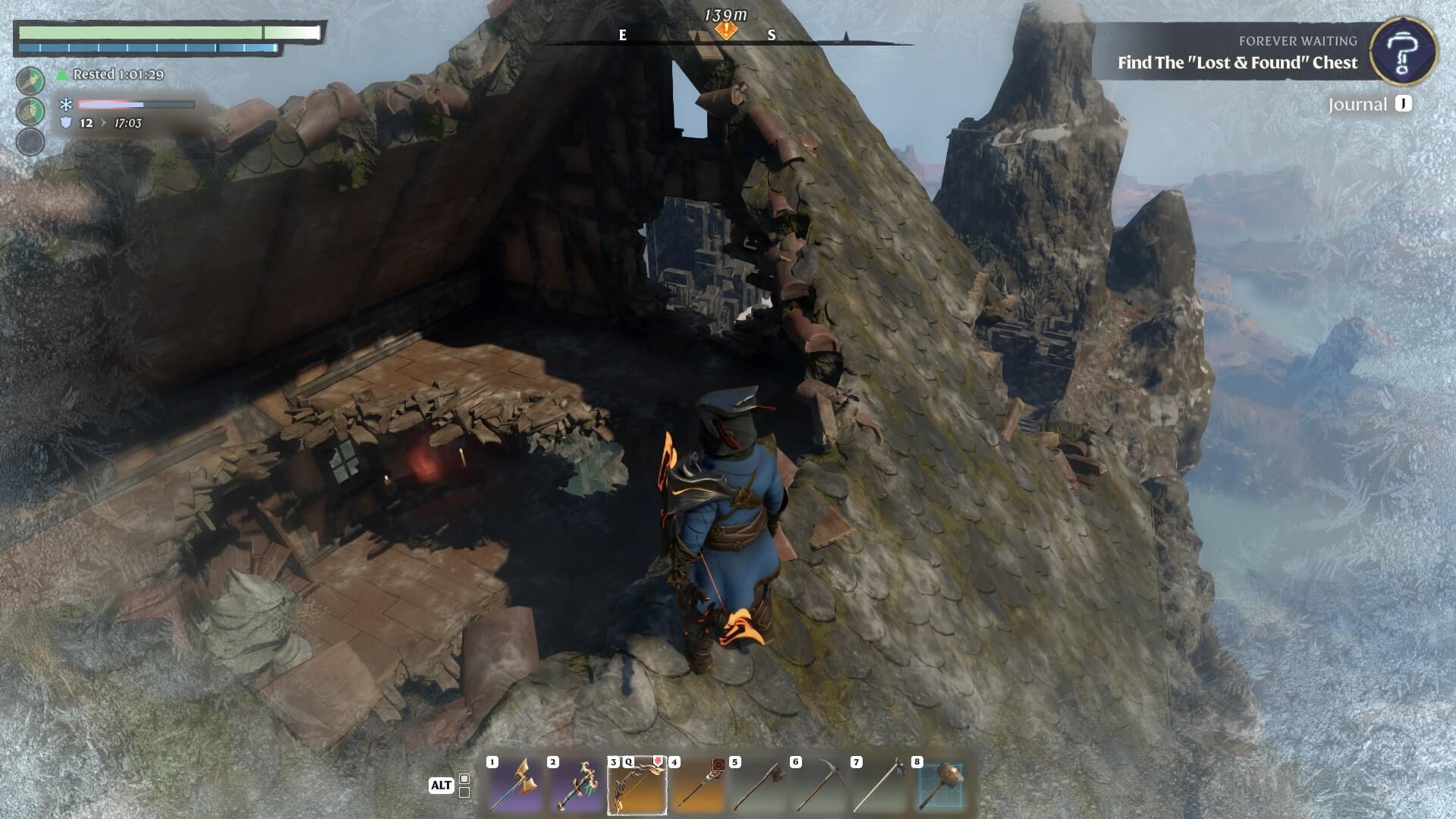Viewport: 1456px width, 819px height.
Task: Equip the construction hammer in slot 8
Action: [x=940, y=786]
